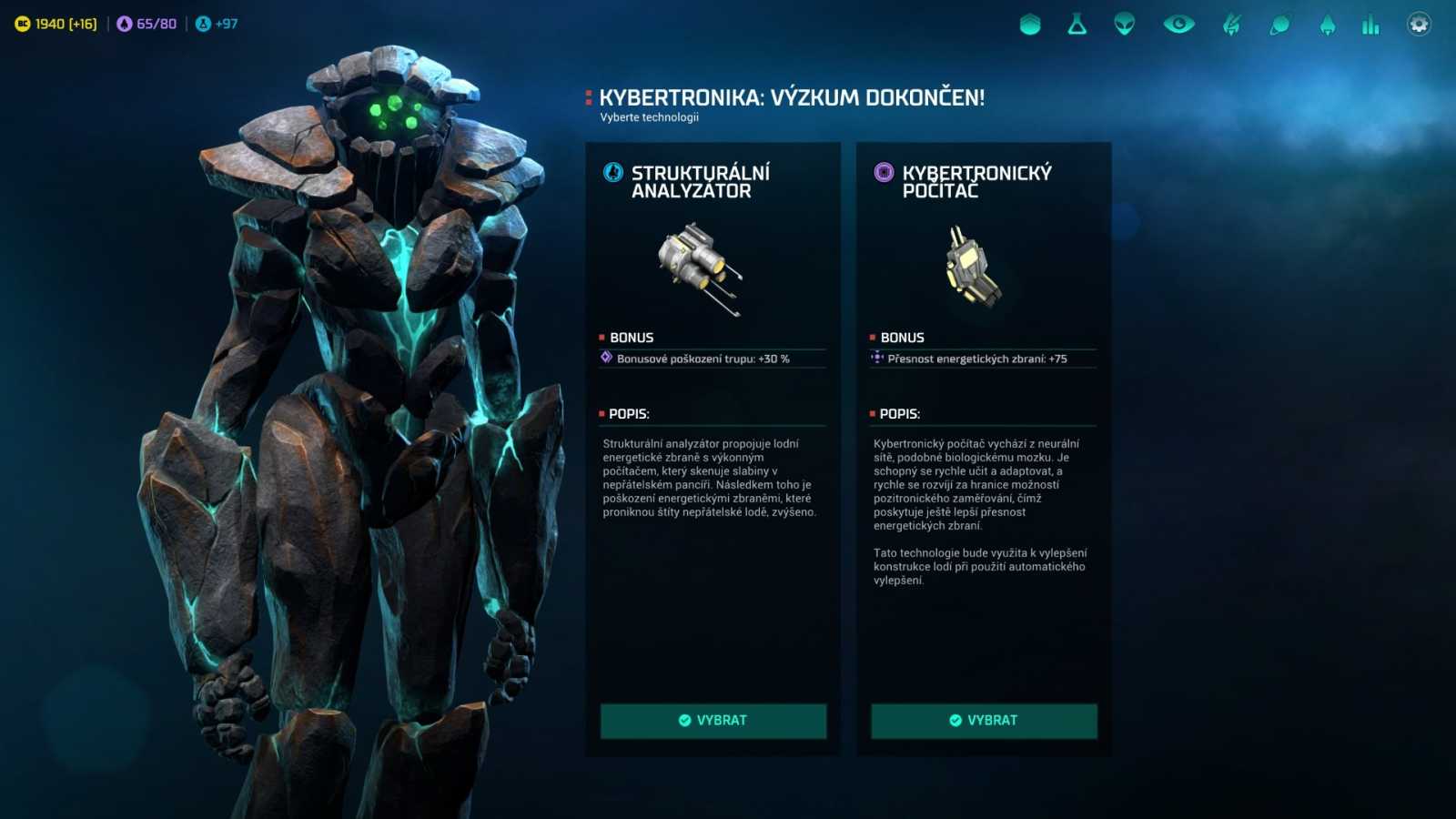Open the bar-chart statistics panel
The image size is (1456, 819).
coord(1370,25)
